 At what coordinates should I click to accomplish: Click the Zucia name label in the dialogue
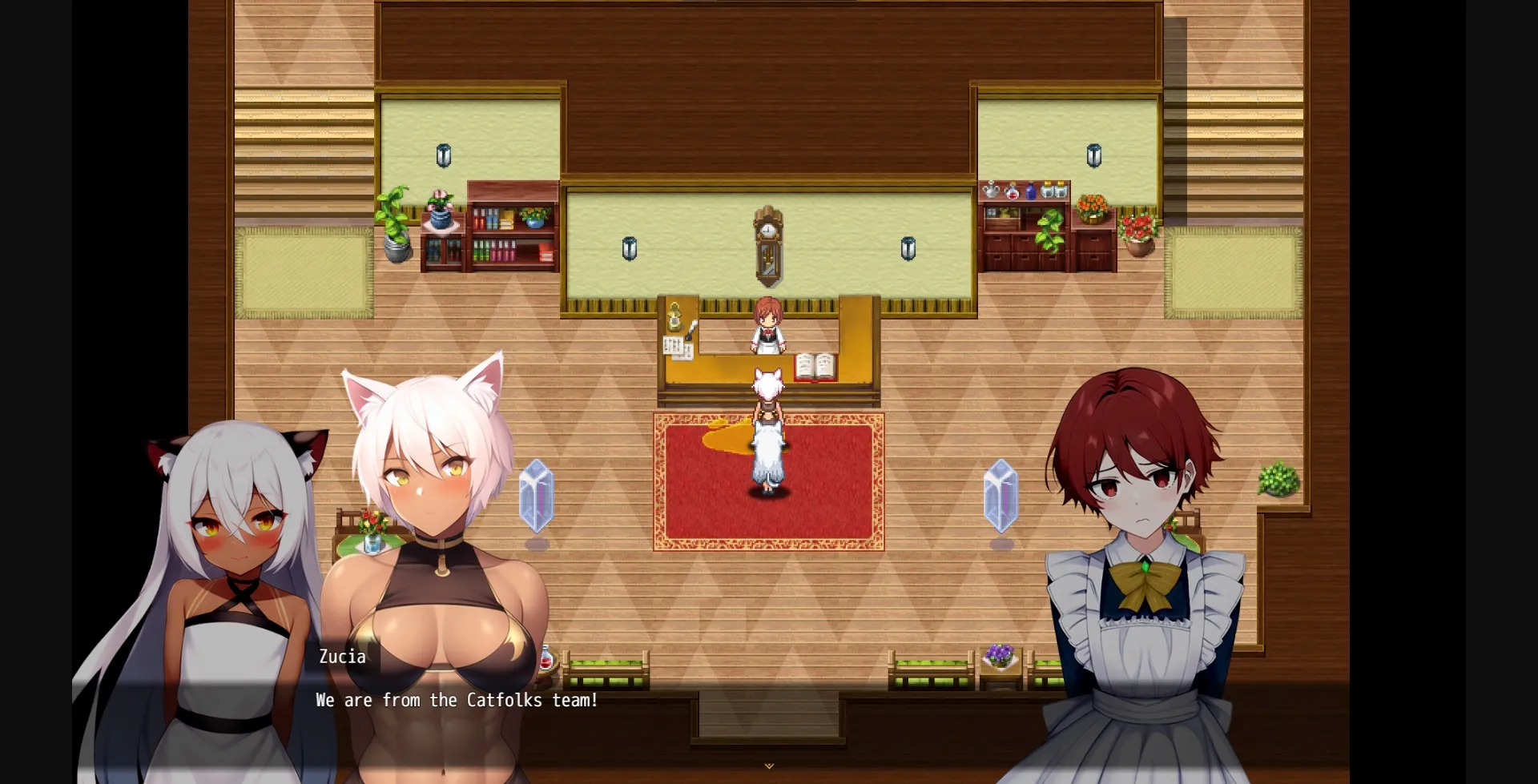[342, 657]
